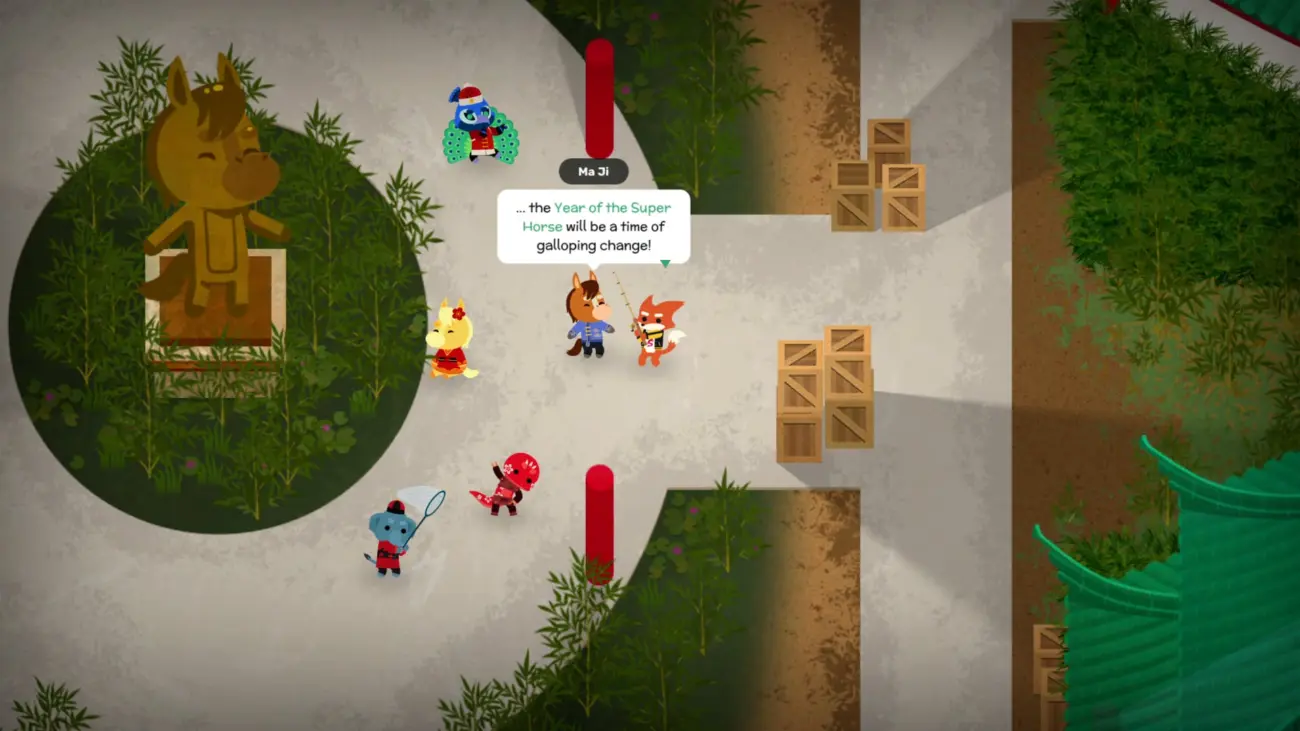
Task: Click the green continue arrow in the speech bubble
Action: (664, 264)
